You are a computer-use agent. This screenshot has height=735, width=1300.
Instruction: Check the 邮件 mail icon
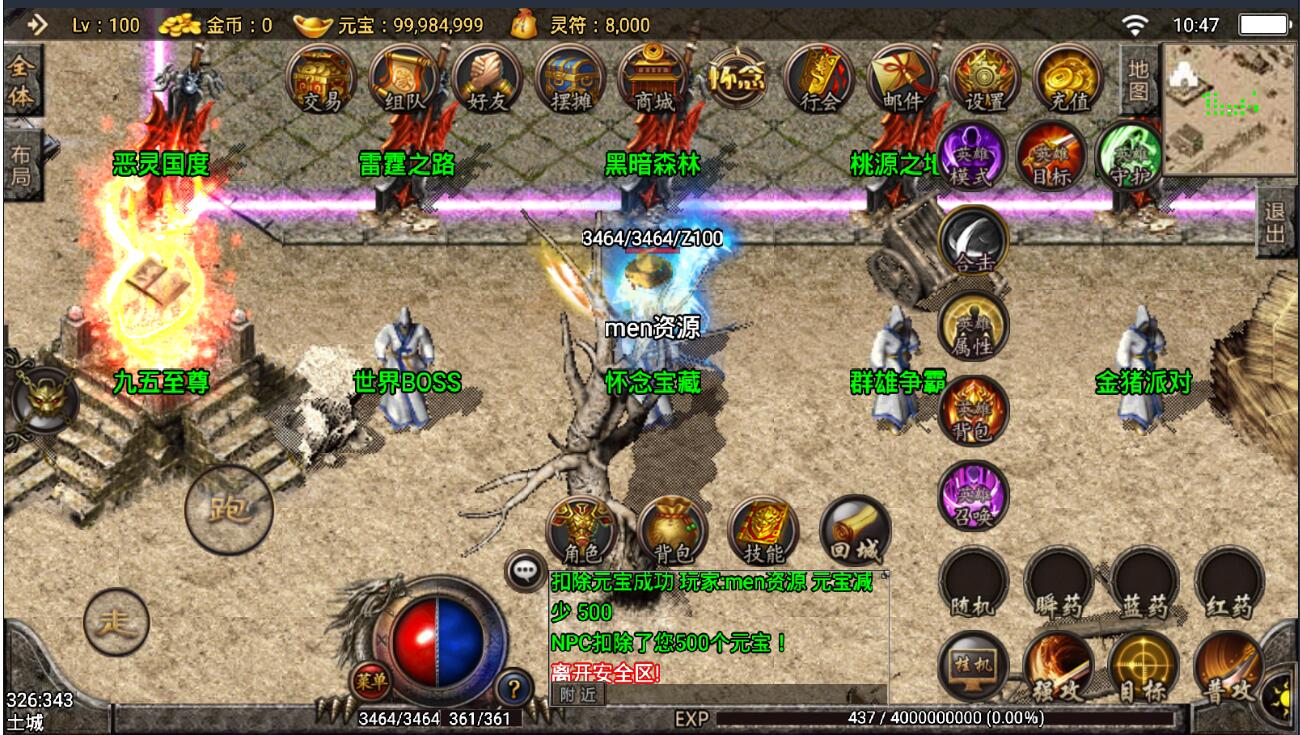tap(902, 79)
